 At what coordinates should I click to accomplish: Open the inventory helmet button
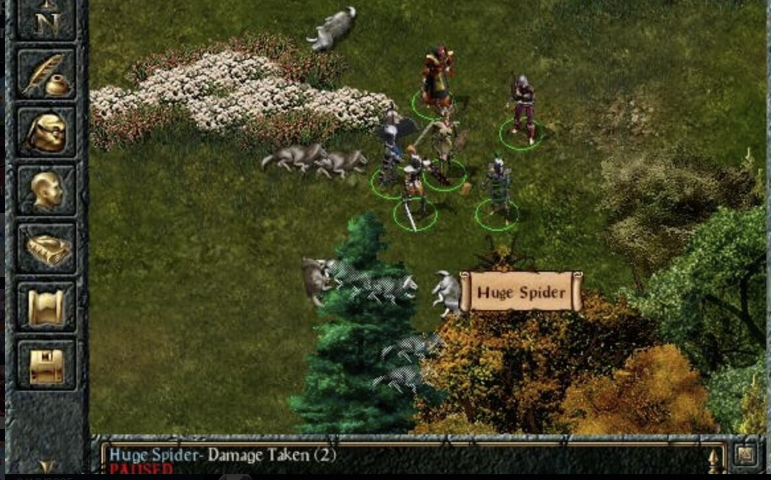coord(46,132)
